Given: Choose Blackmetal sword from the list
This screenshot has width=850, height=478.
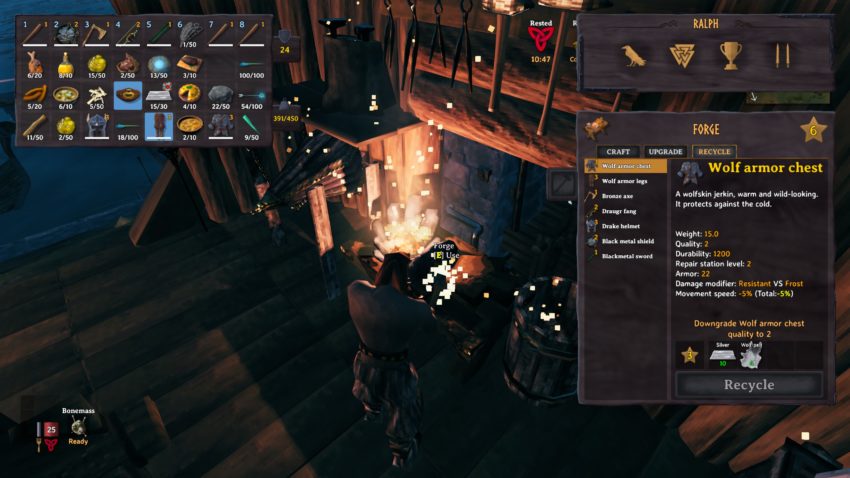Looking at the screenshot, I should pyautogui.click(x=626, y=256).
